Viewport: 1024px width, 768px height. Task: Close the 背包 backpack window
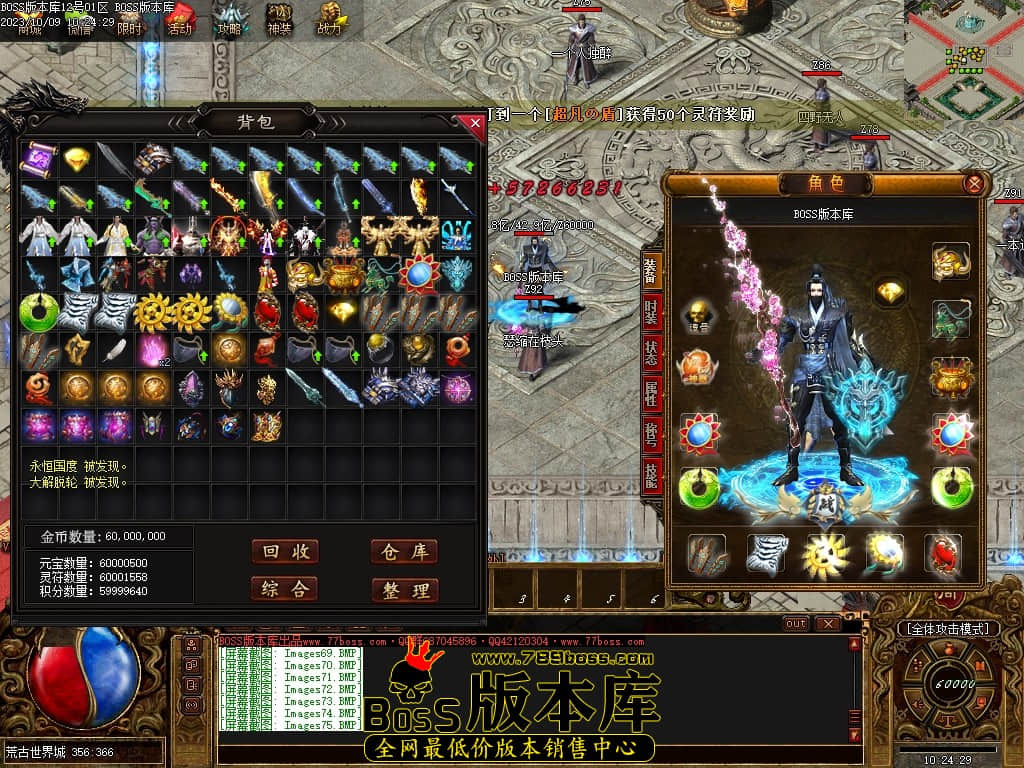pos(475,123)
